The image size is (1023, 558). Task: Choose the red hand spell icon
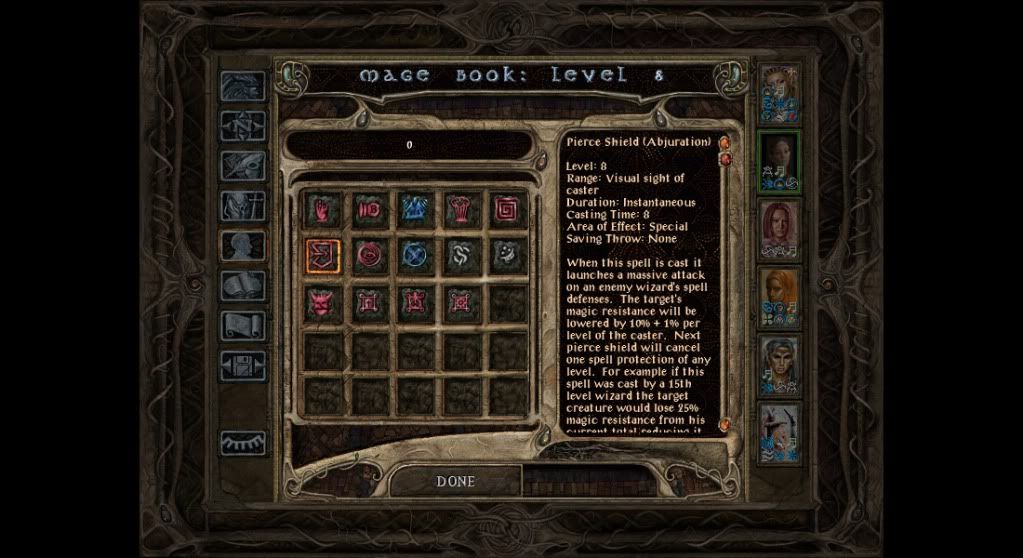[322, 210]
